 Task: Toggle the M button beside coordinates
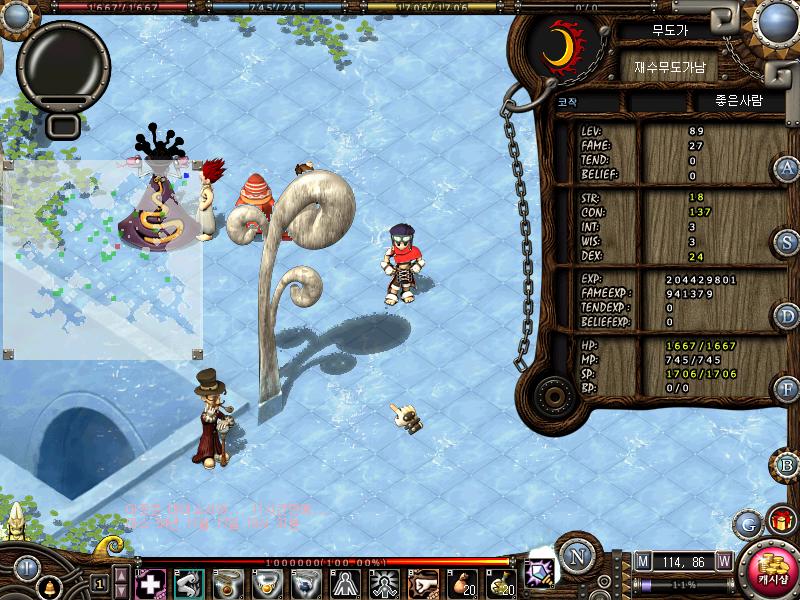pyautogui.click(x=642, y=560)
